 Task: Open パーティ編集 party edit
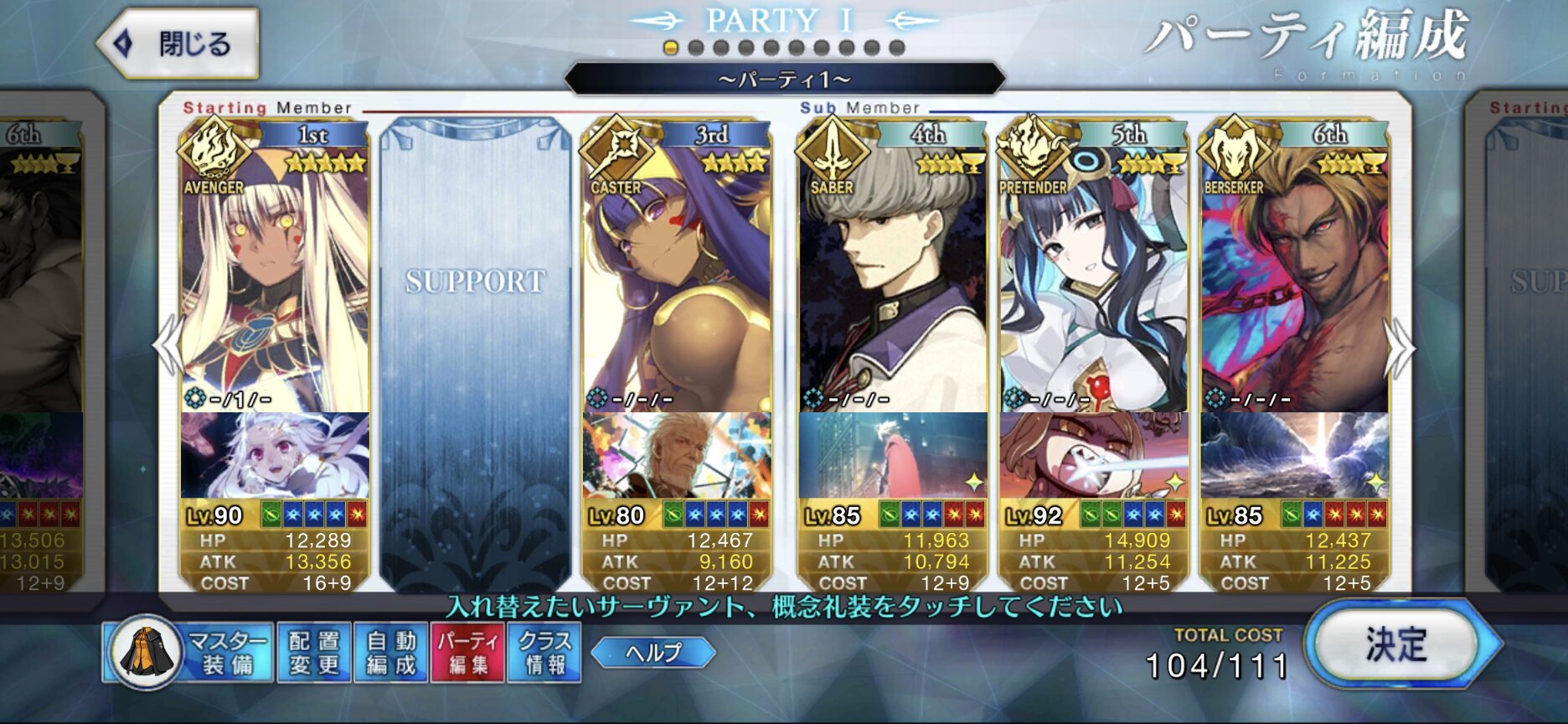(x=467, y=653)
